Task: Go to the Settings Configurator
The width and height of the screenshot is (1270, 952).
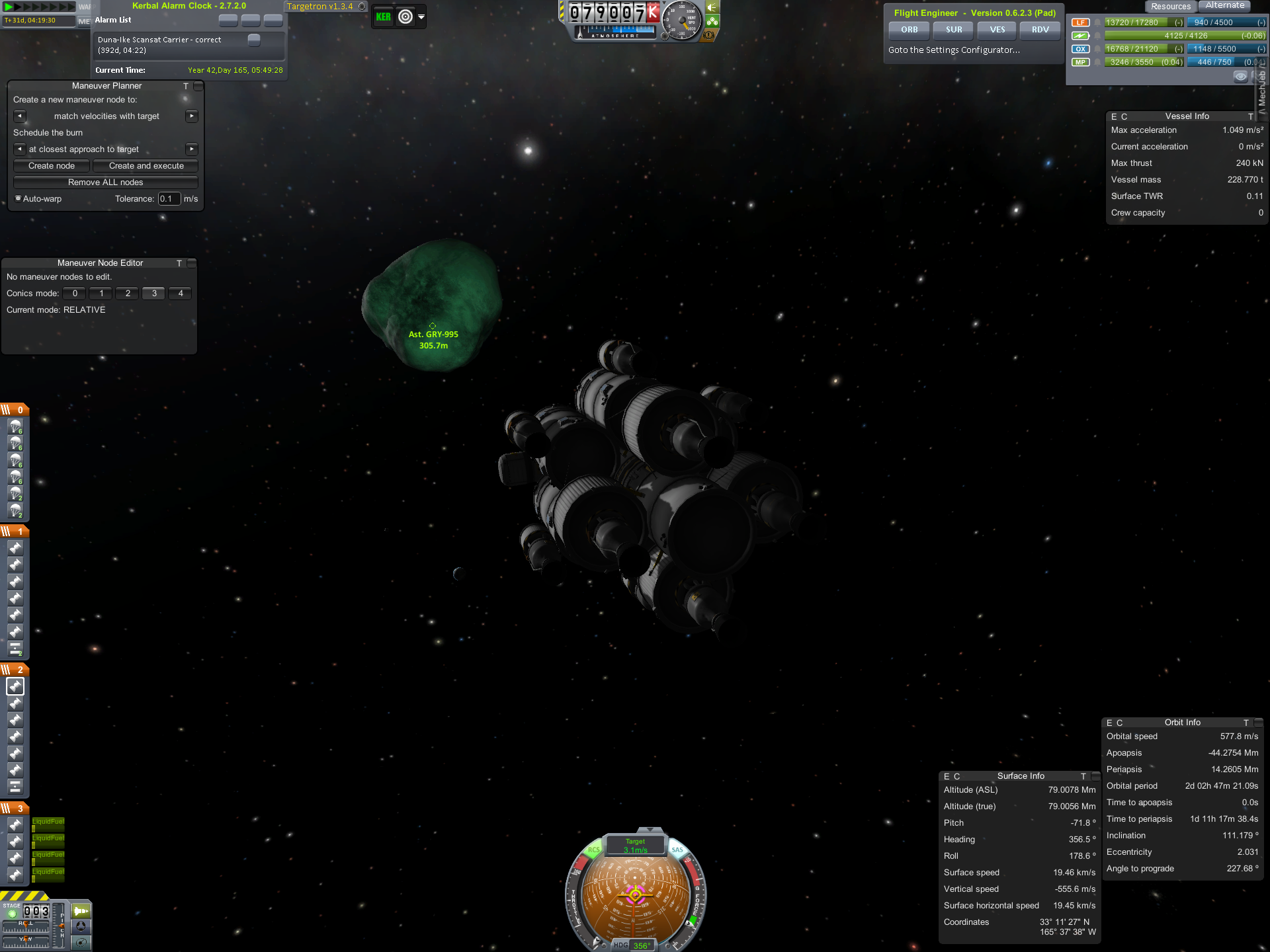Action: tap(953, 50)
